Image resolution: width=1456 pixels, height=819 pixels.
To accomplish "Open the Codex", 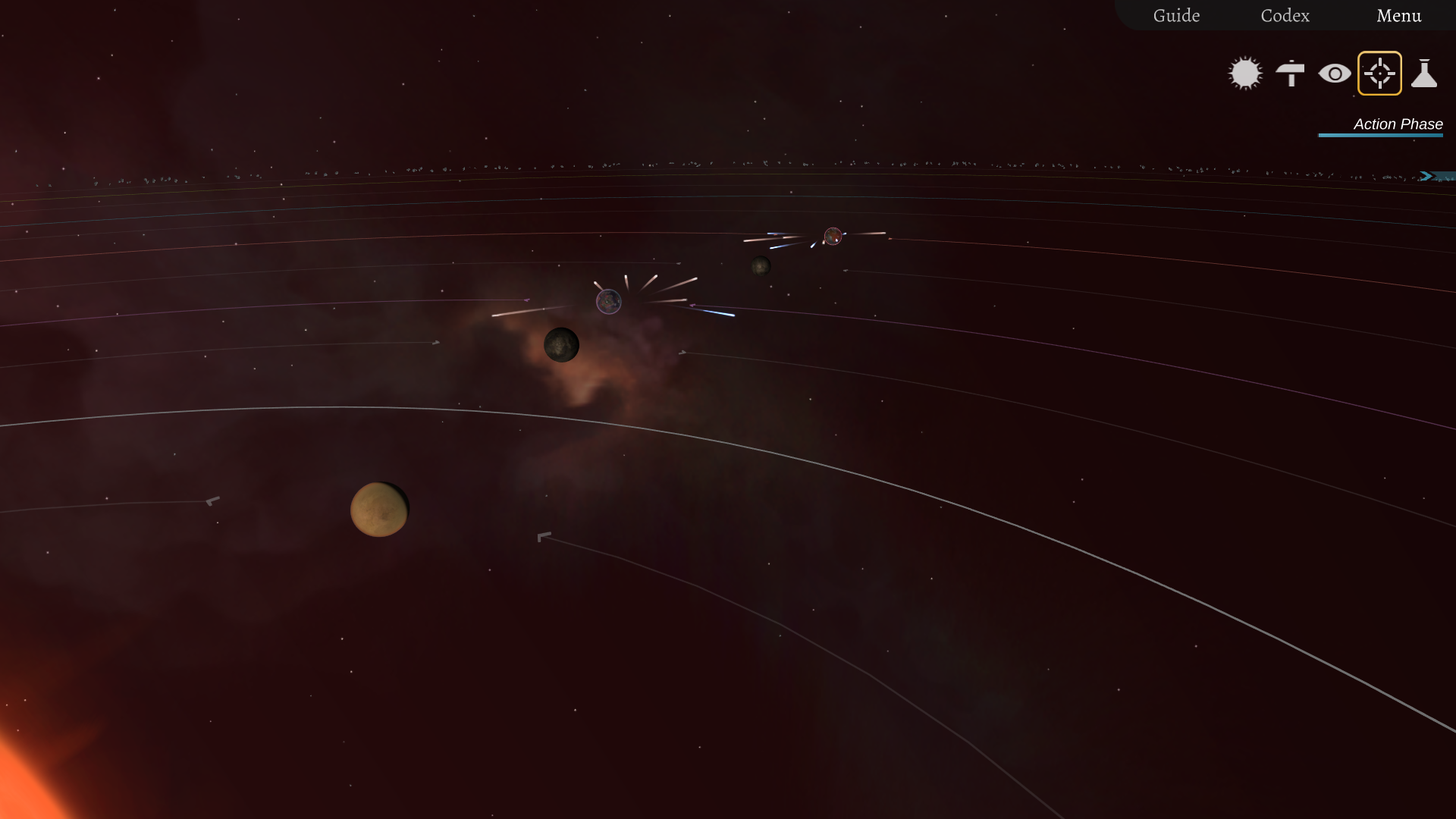I will click(x=1285, y=15).
